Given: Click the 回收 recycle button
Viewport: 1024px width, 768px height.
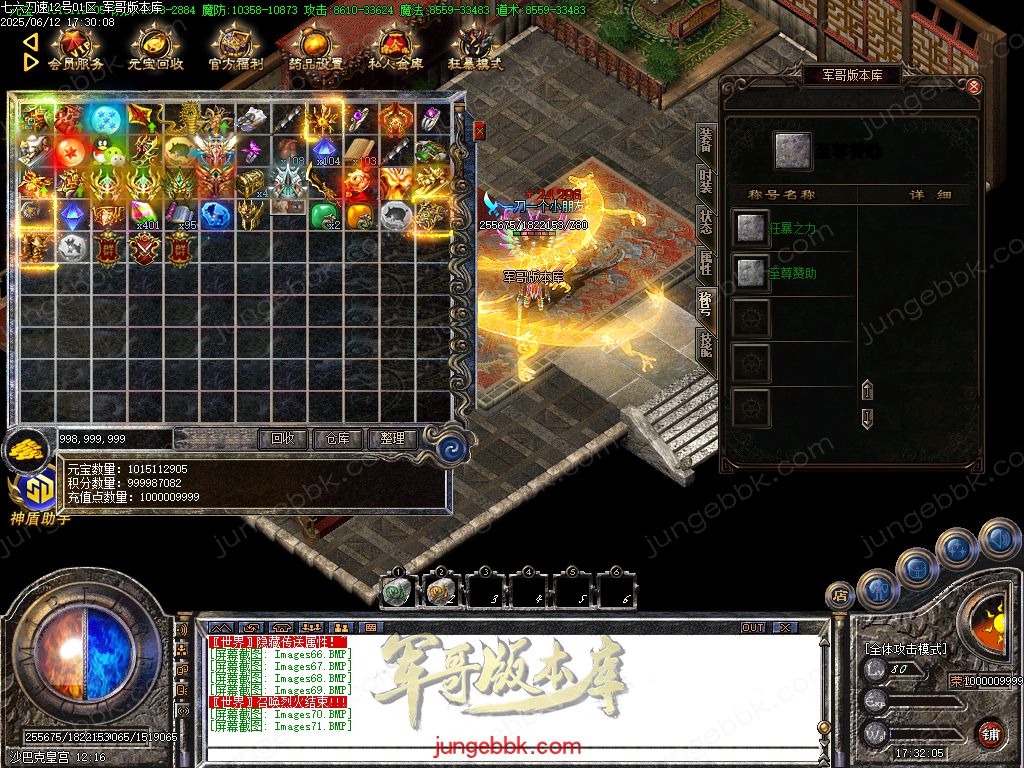Looking at the screenshot, I should click(283, 438).
